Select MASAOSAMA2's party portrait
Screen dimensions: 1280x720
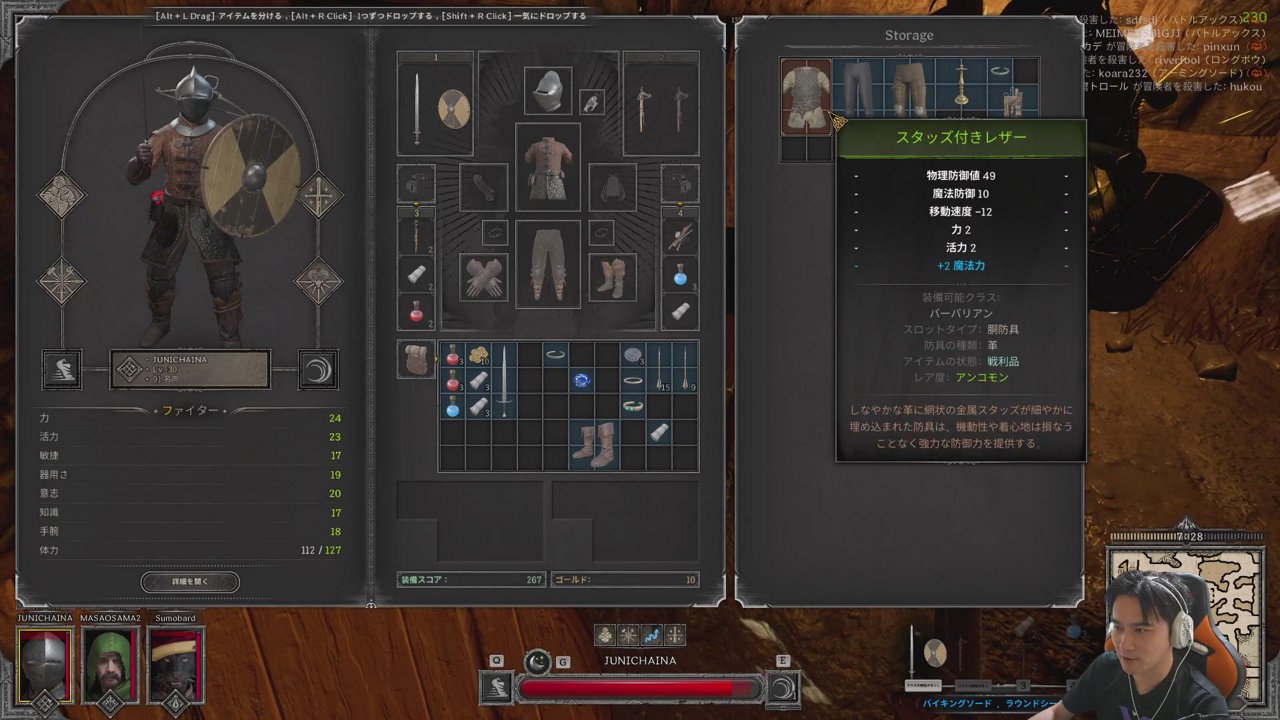pos(110,665)
